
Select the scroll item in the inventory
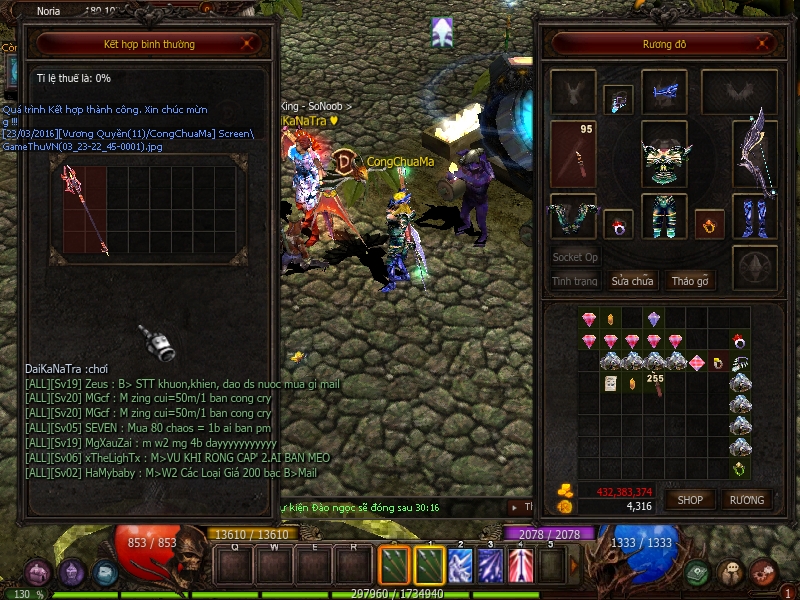click(x=610, y=383)
